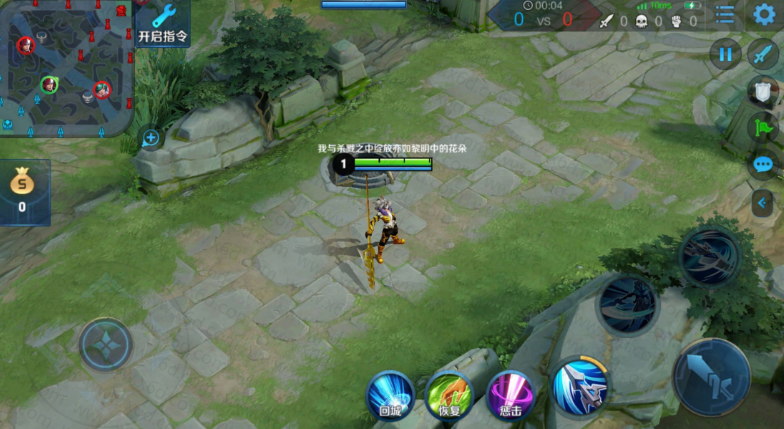Open the gold money bag shop
Screen dimensions: 784x429
[x=22, y=190]
